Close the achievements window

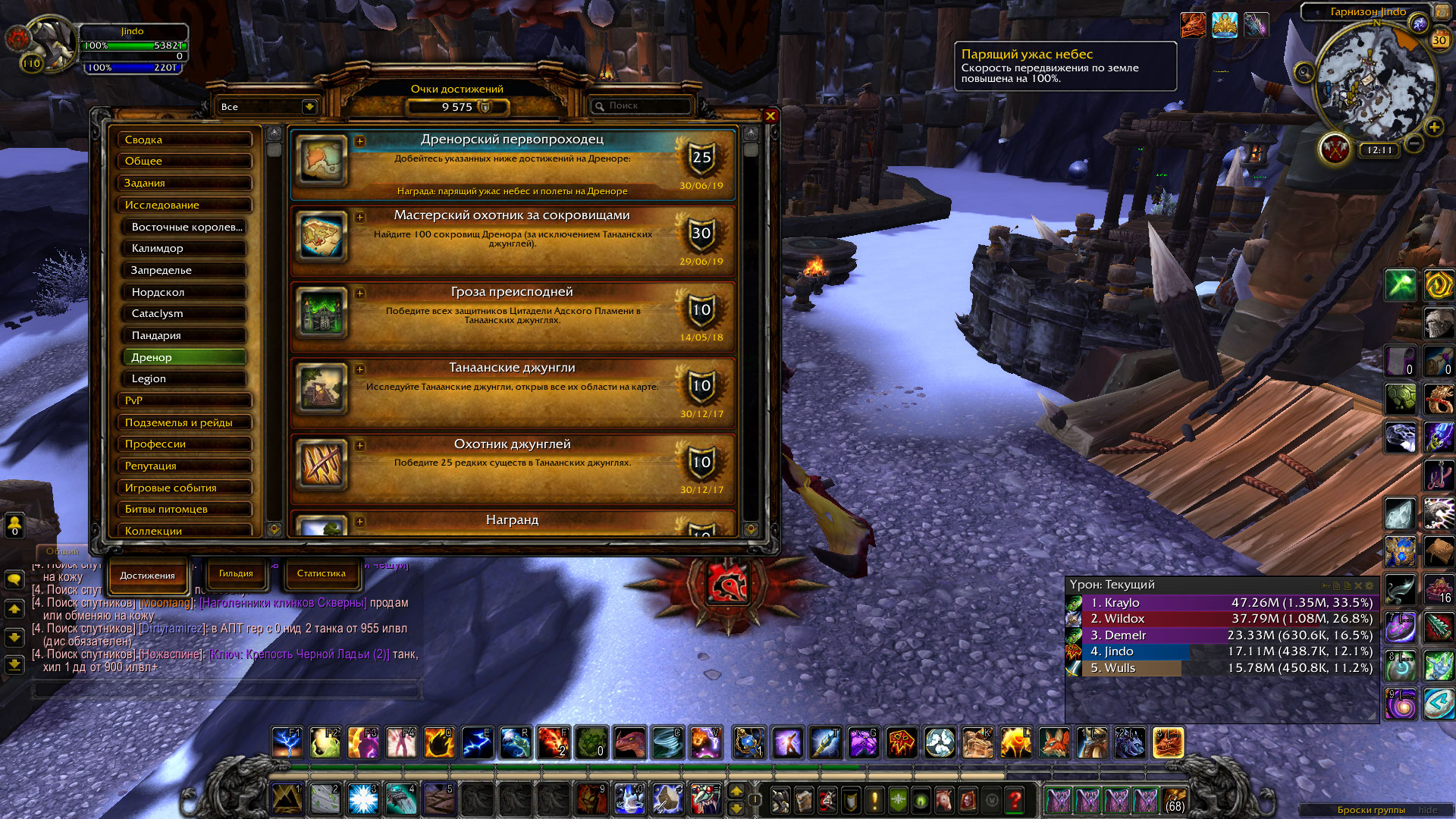(x=770, y=116)
